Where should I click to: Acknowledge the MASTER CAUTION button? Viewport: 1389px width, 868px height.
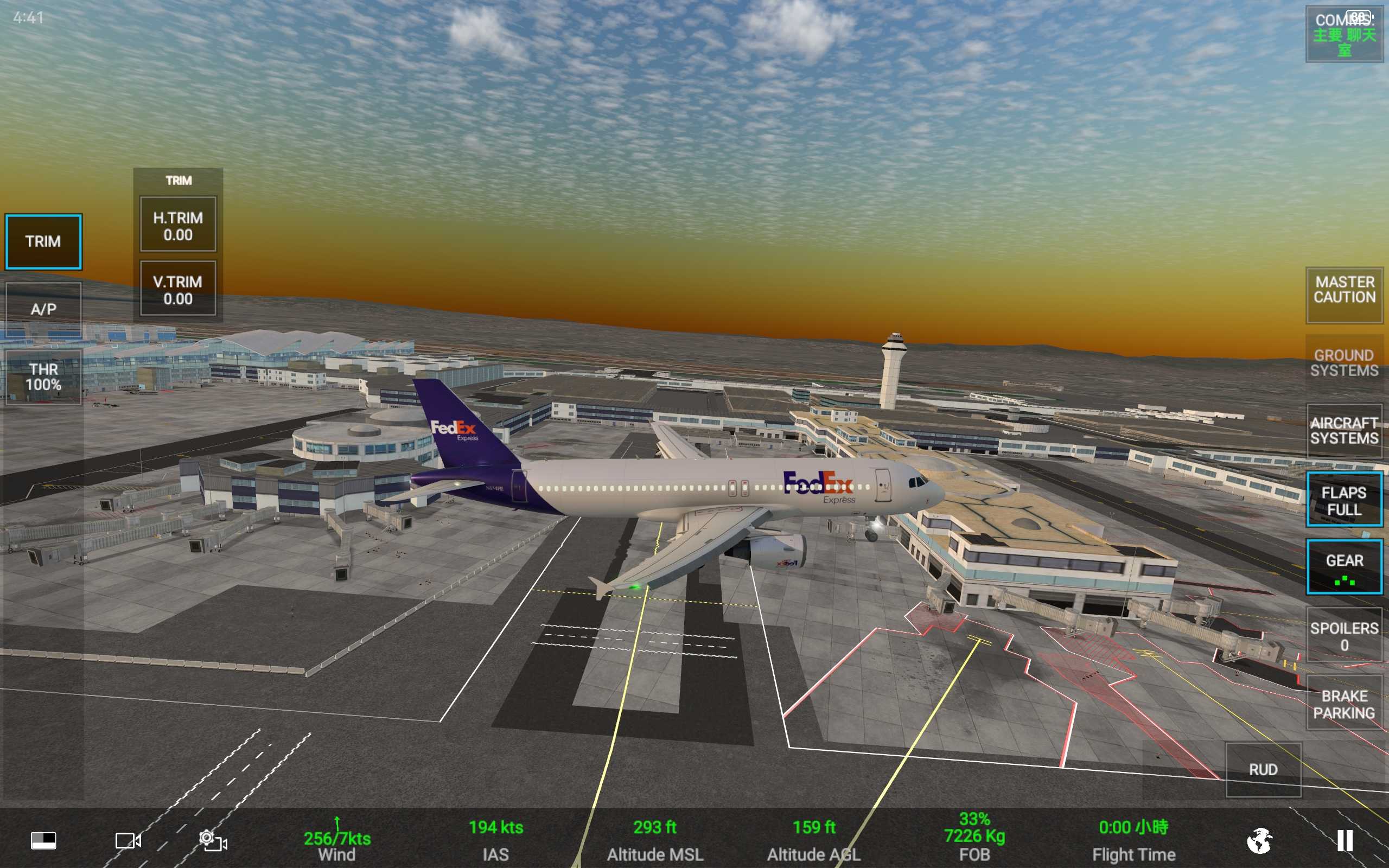point(1344,290)
